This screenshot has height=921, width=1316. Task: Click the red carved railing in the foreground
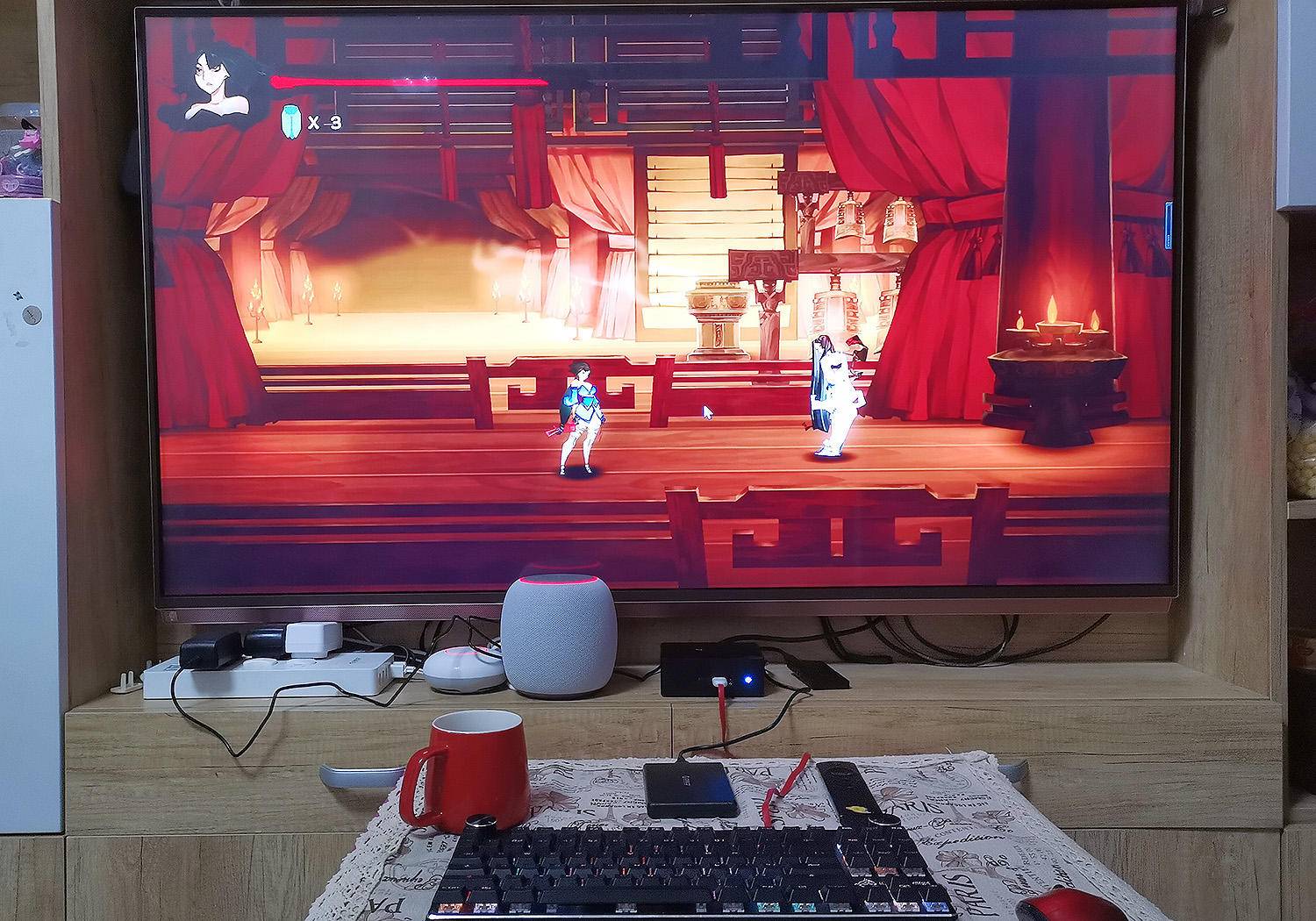pos(614,386)
